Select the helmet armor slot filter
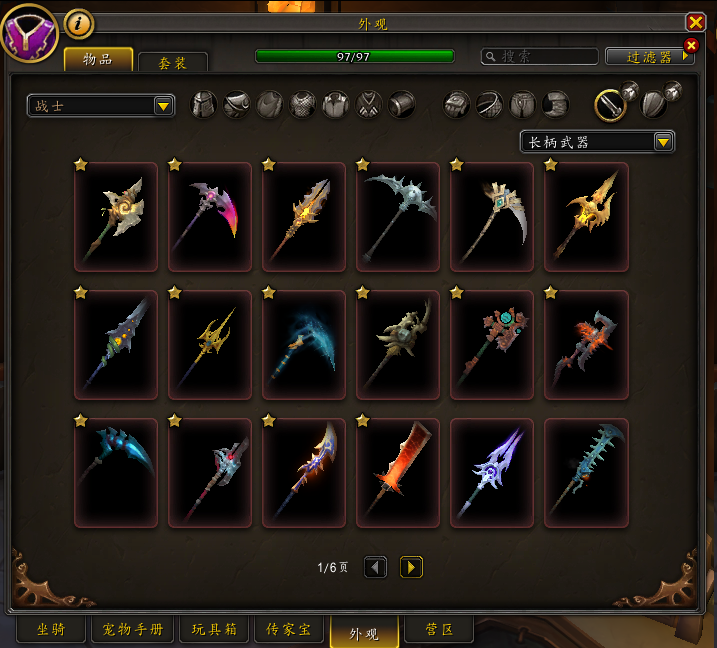The height and width of the screenshot is (648, 717). pos(204,104)
